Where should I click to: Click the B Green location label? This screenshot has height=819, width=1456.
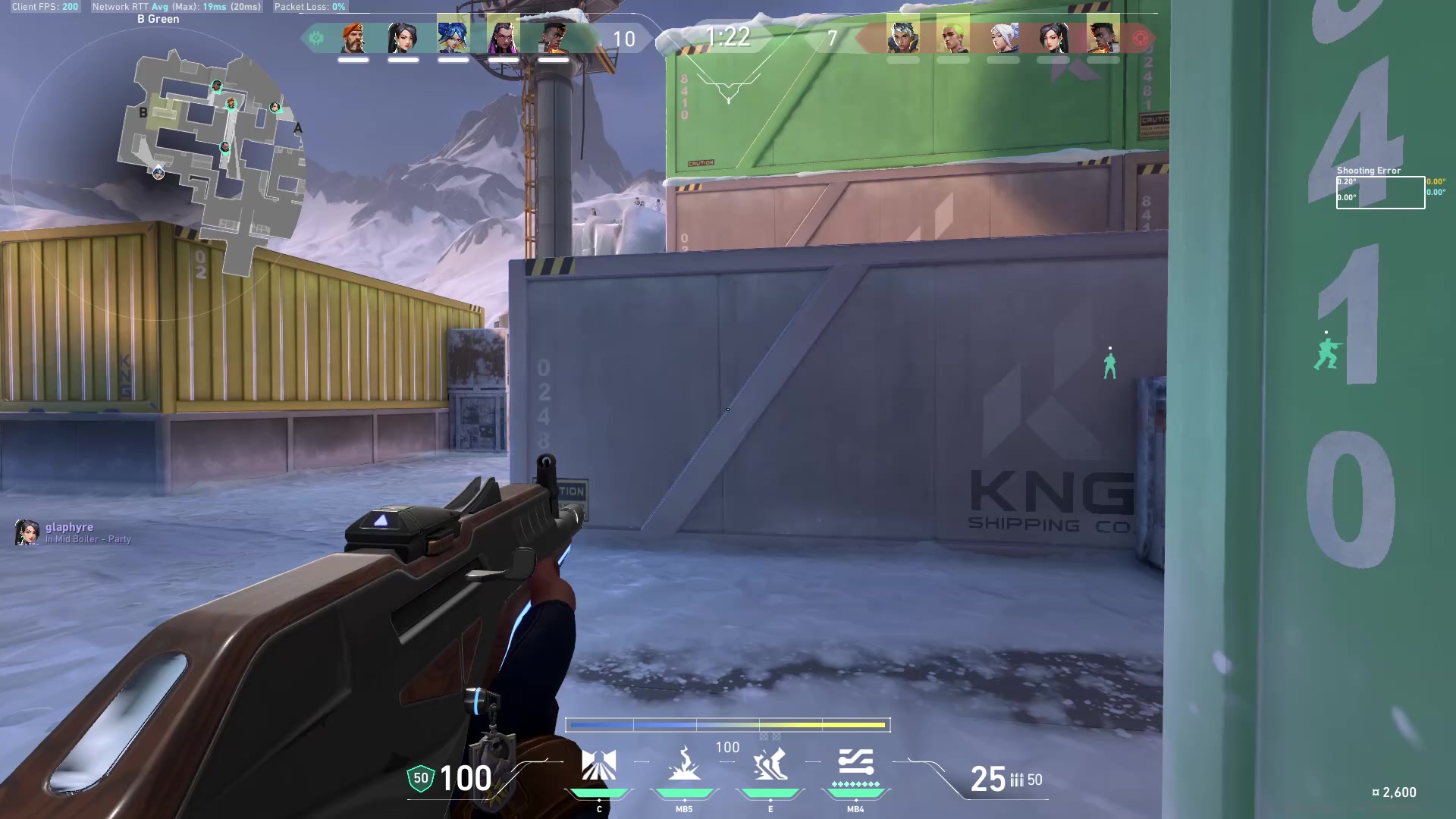point(157,18)
